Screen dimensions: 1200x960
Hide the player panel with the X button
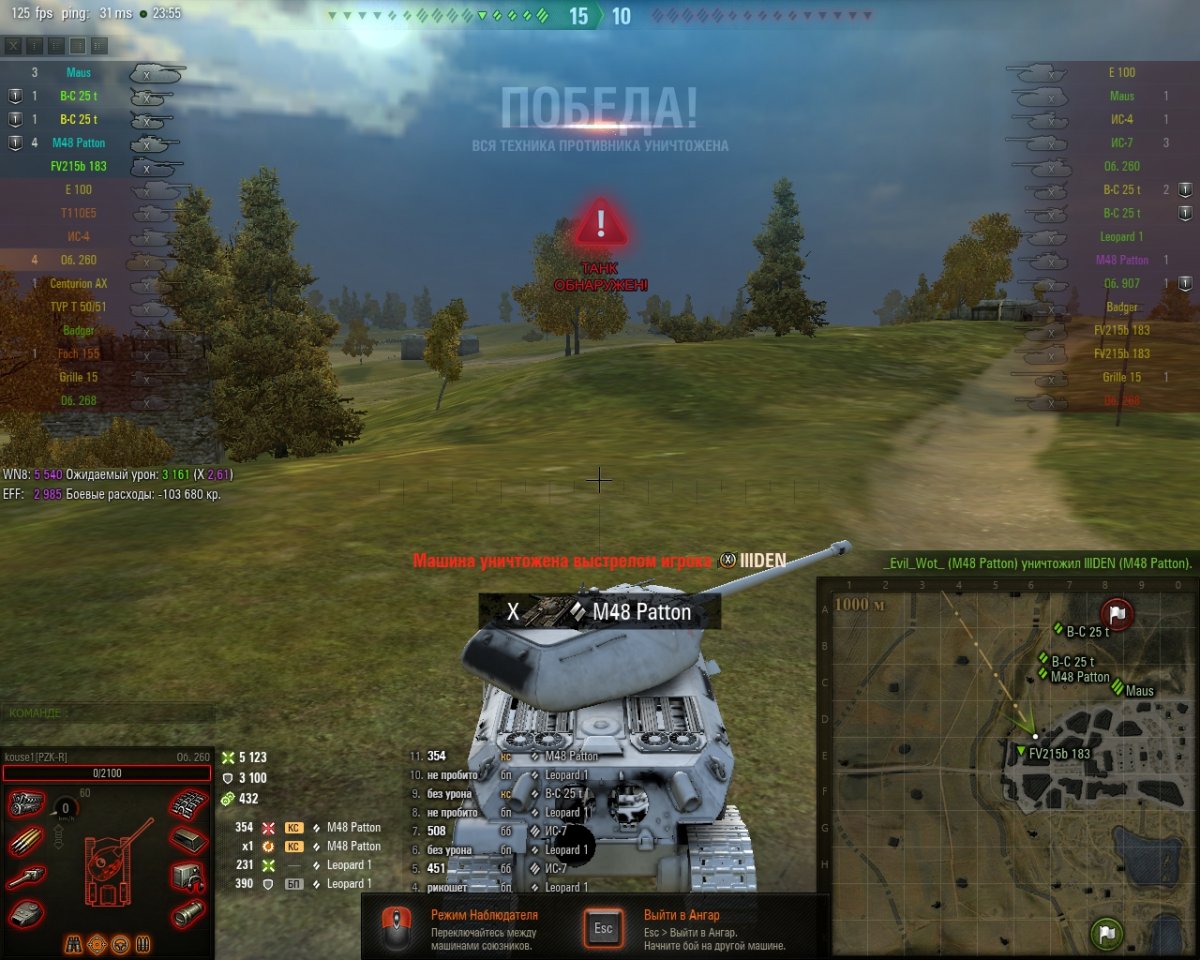pos(13,46)
